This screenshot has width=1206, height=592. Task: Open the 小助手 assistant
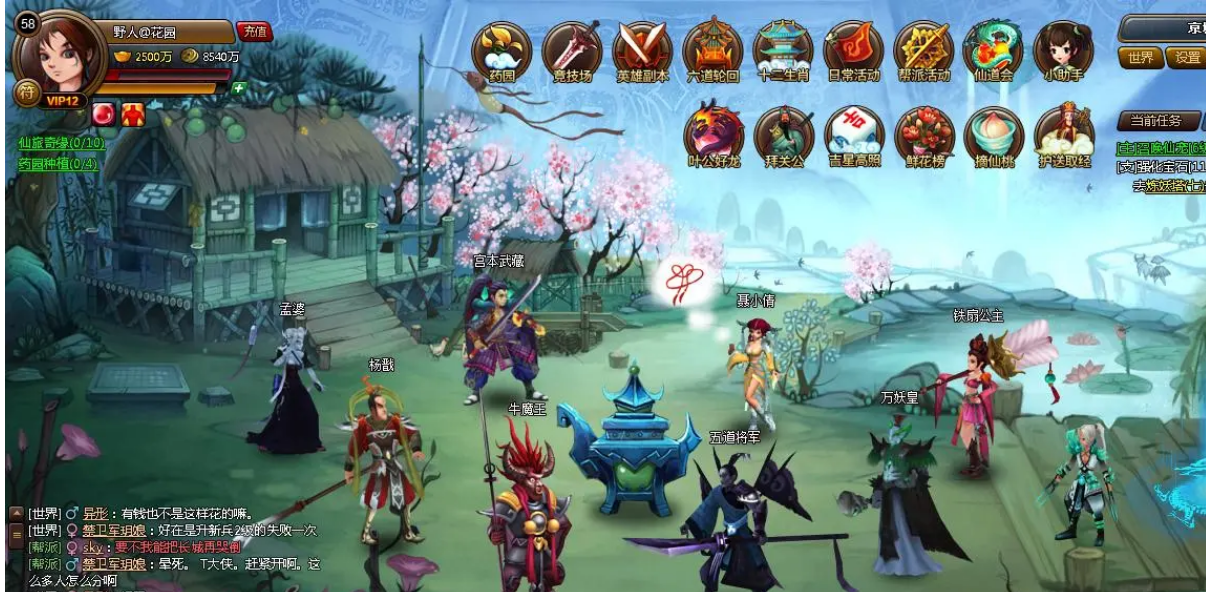1063,50
